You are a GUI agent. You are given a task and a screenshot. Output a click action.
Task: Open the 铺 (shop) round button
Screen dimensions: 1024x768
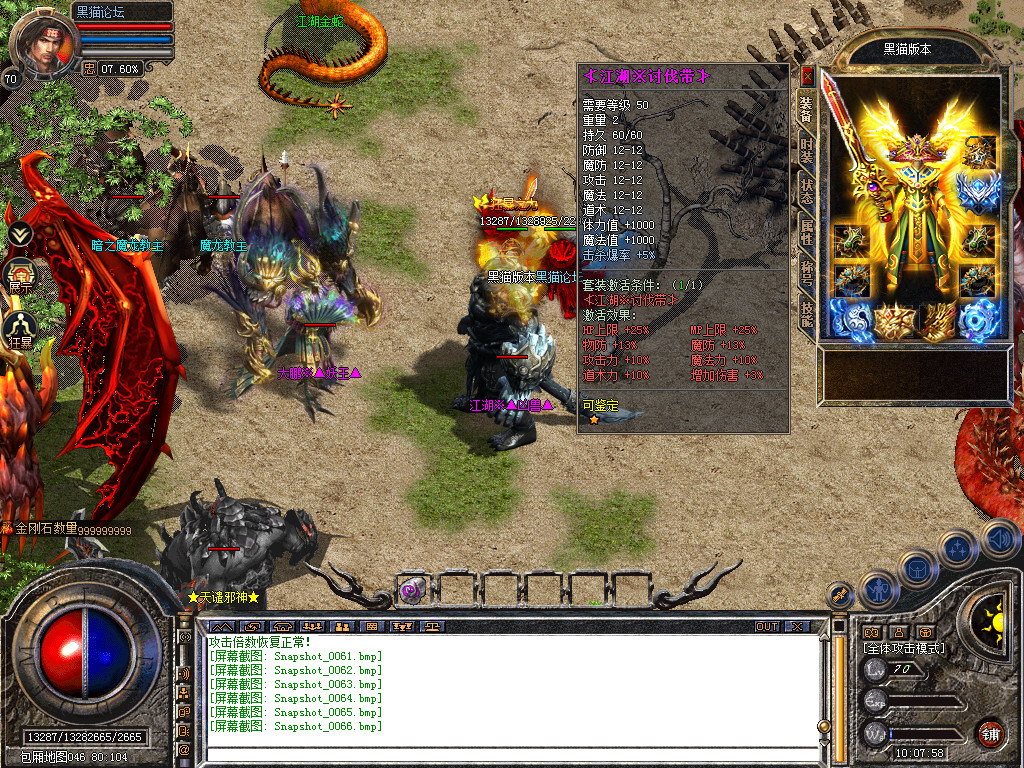pyautogui.click(x=989, y=734)
